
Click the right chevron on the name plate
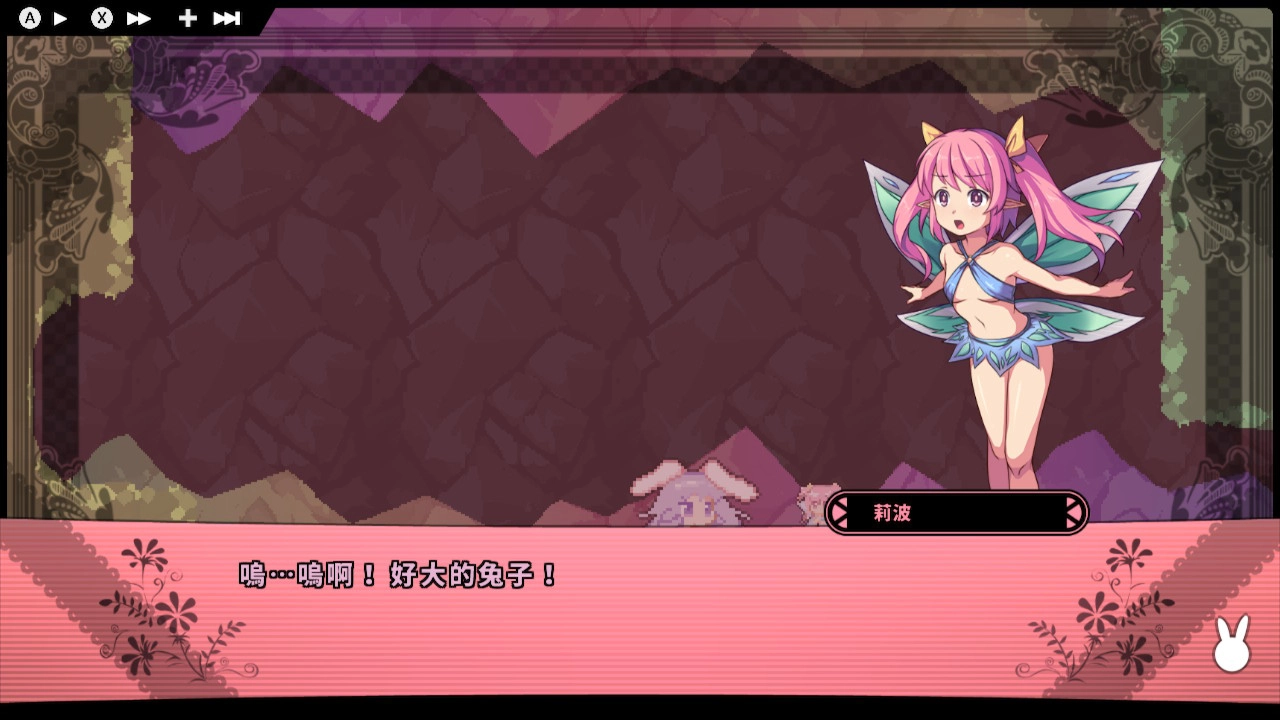click(x=1073, y=512)
